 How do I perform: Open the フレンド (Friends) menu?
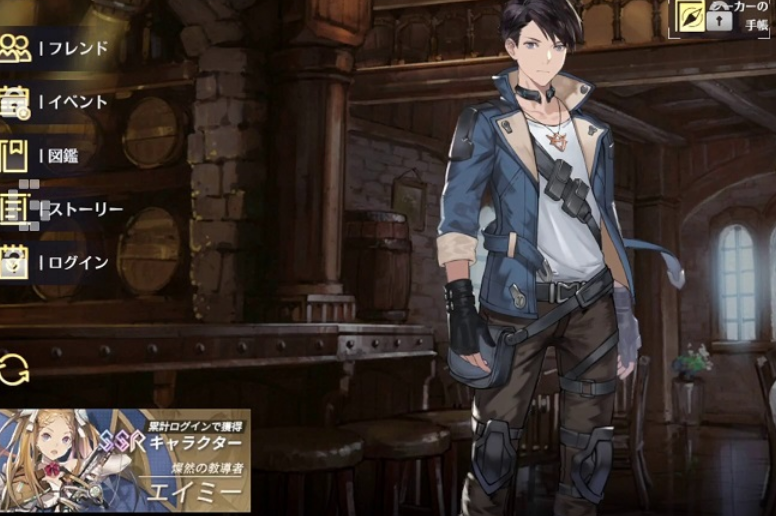coord(55,48)
